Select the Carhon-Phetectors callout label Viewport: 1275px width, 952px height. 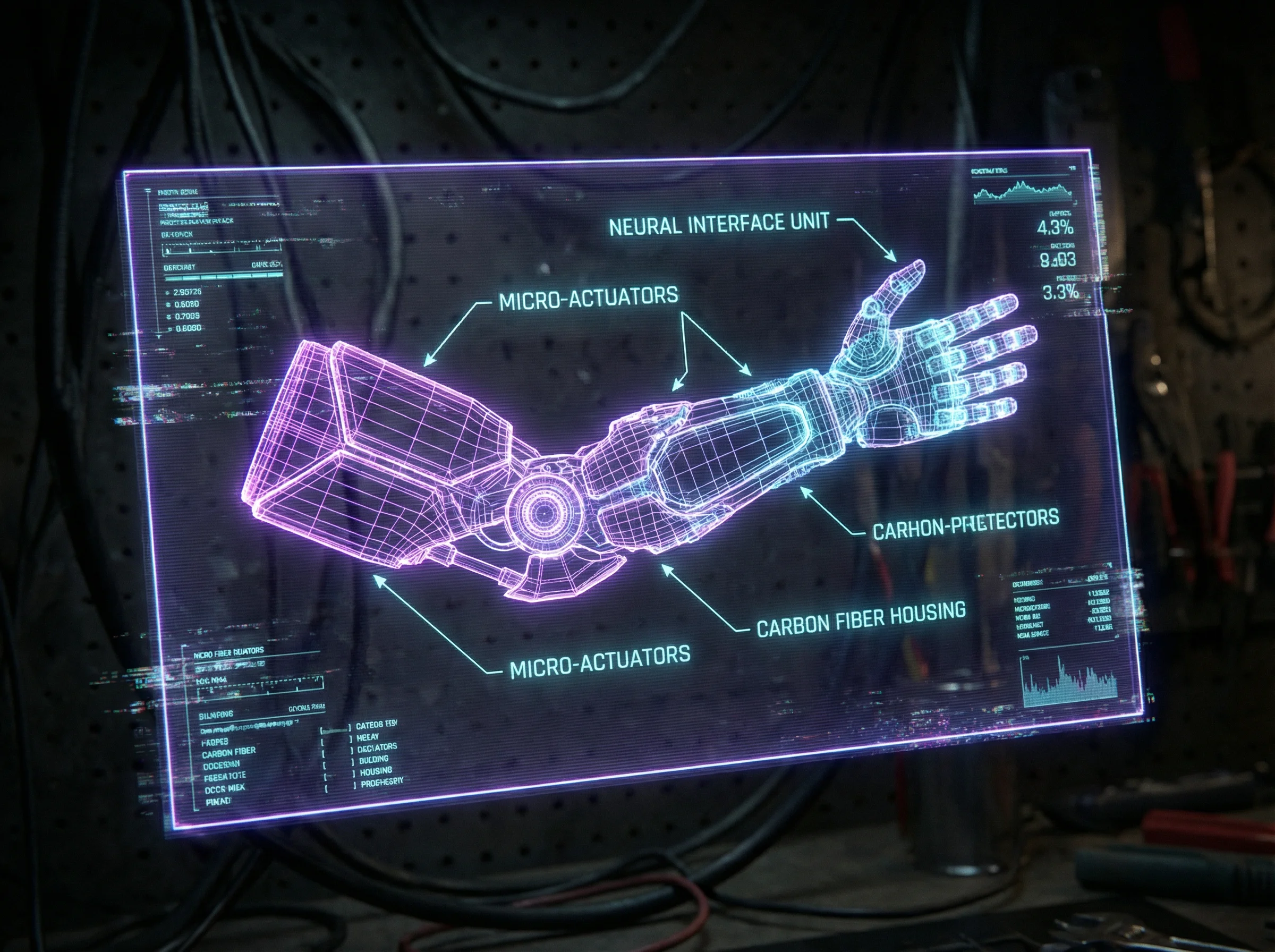click(966, 524)
